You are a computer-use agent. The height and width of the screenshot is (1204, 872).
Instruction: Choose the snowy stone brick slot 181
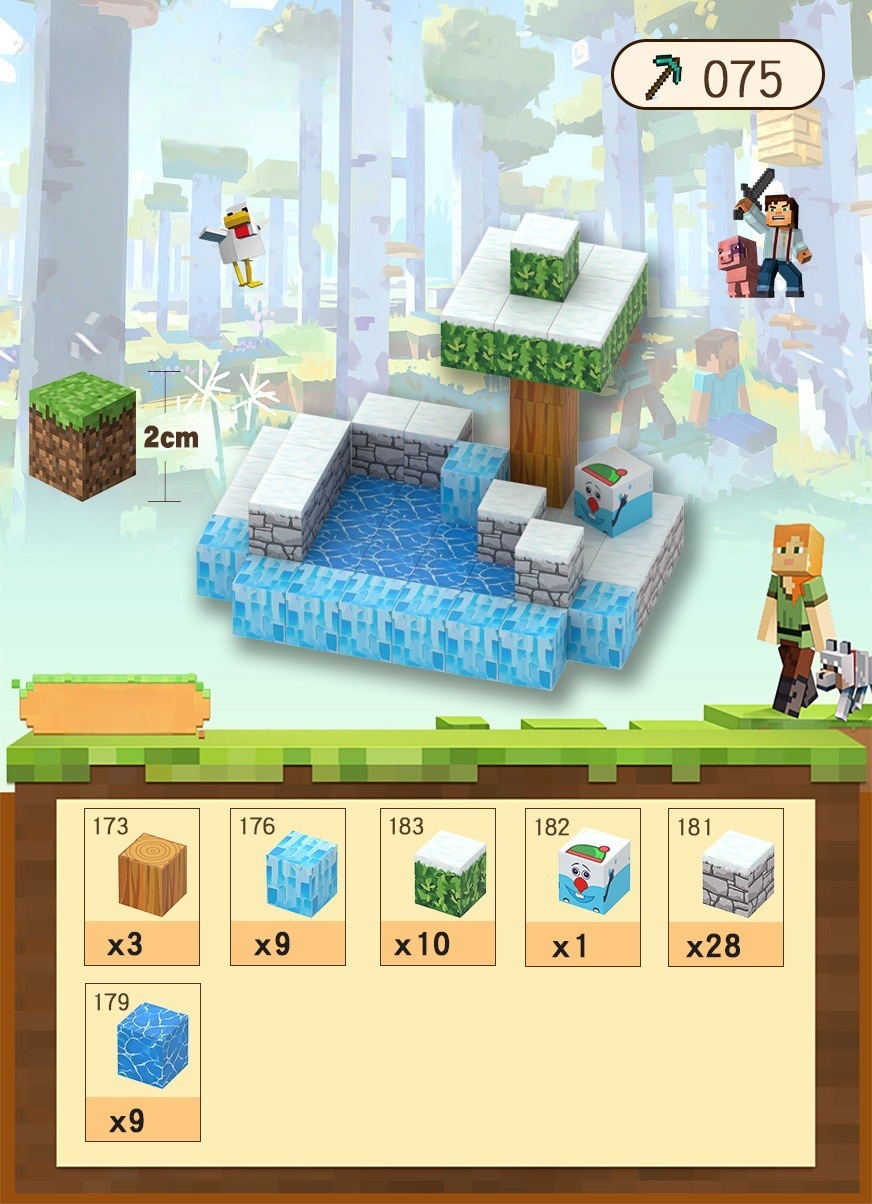point(726,885)
